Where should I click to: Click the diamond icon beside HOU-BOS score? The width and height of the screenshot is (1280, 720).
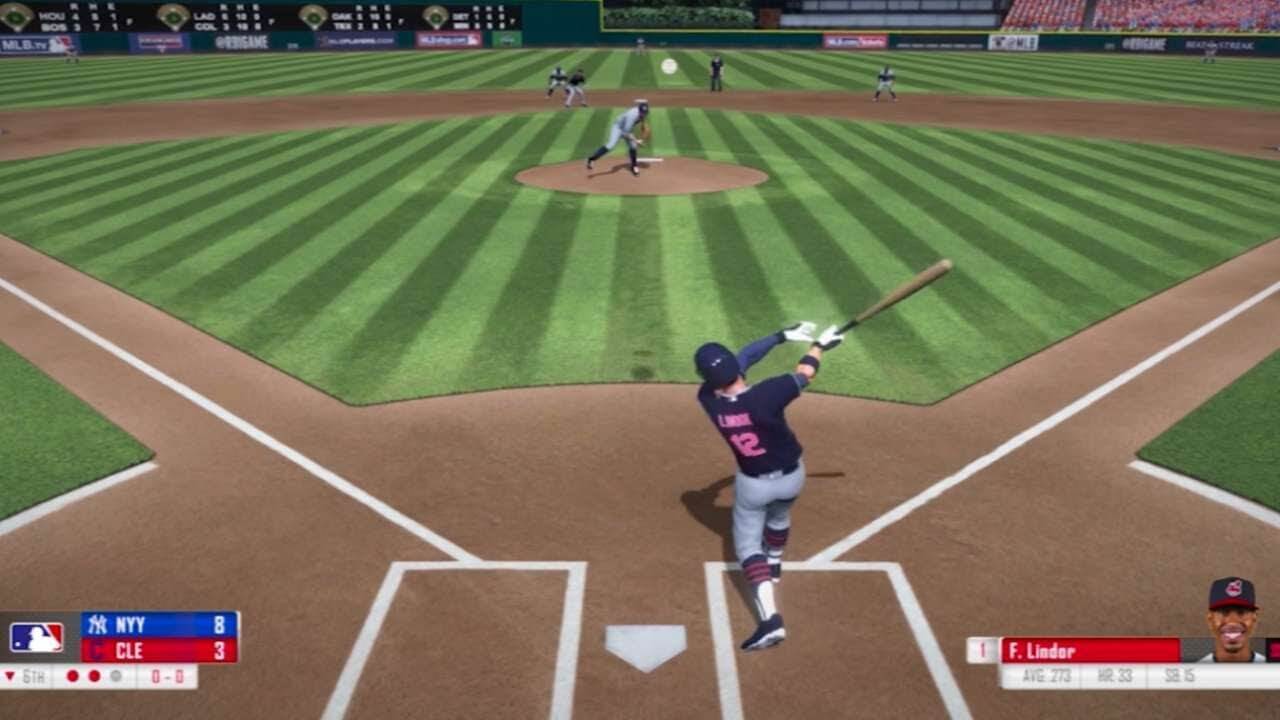coord(14,17)
